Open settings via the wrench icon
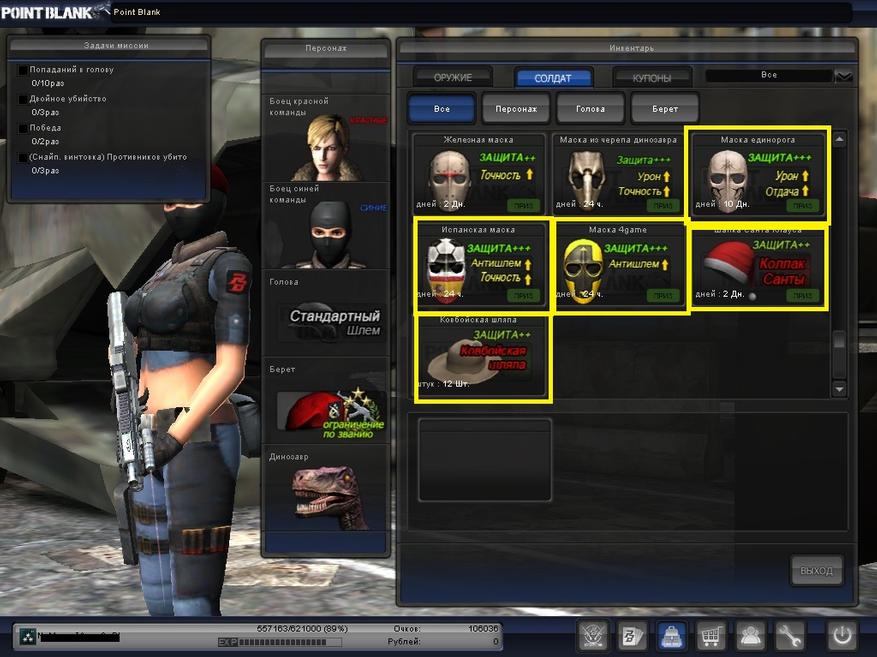 click(x=789, y=635)
